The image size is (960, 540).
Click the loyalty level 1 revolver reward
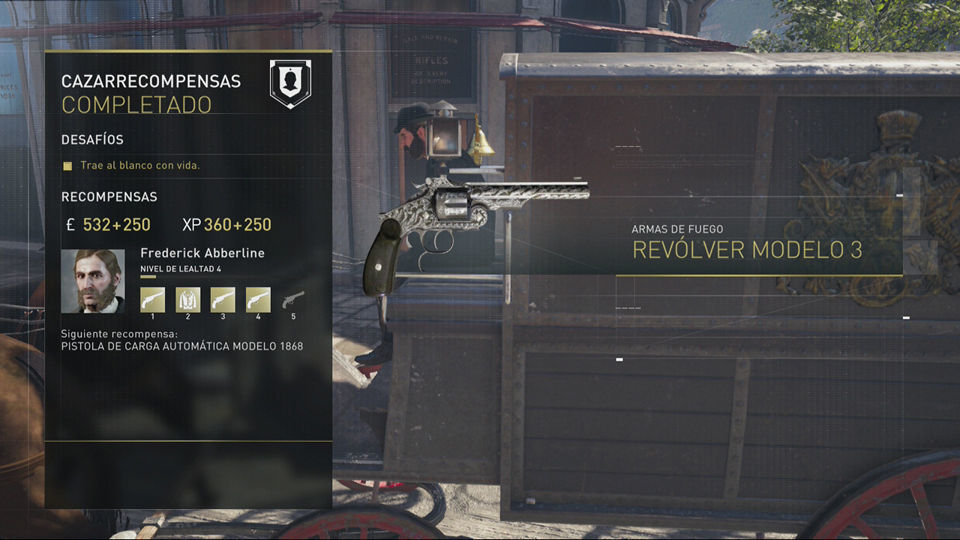[x=153, y=299]
